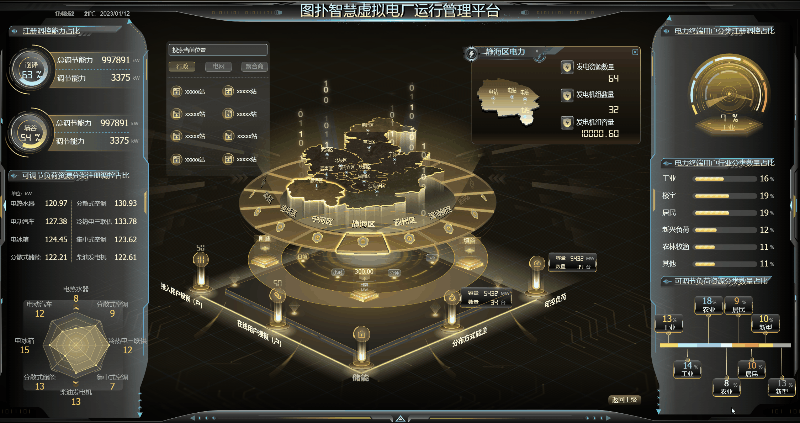Switch to the 电网 filter tab

coord(218,68)
